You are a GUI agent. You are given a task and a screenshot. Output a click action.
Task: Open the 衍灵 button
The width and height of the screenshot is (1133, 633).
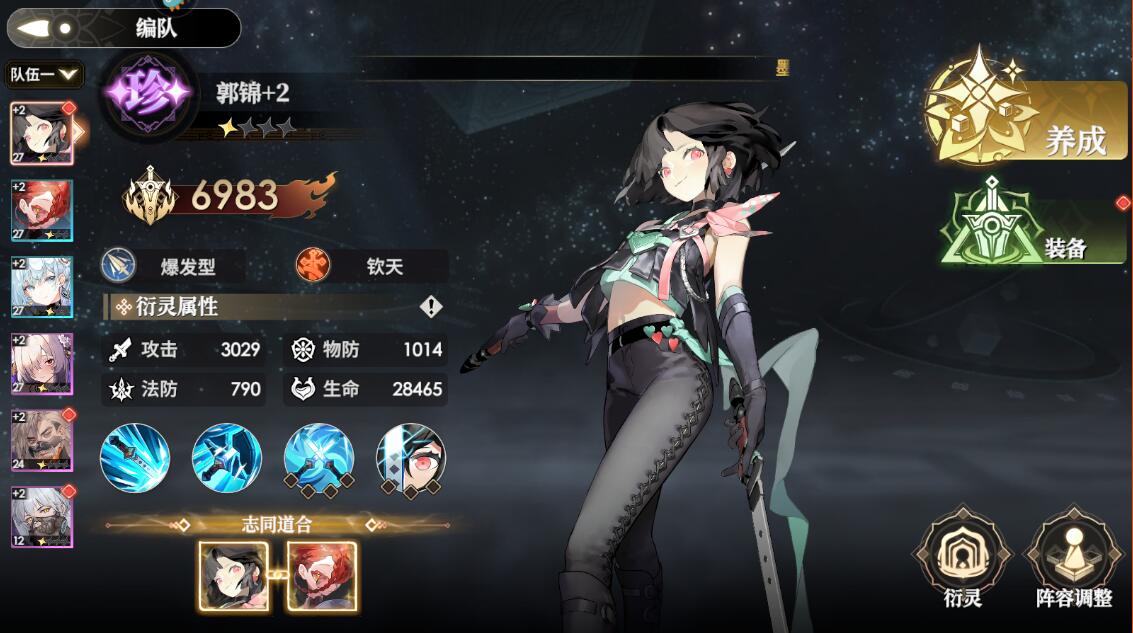[x=962, y=563]
